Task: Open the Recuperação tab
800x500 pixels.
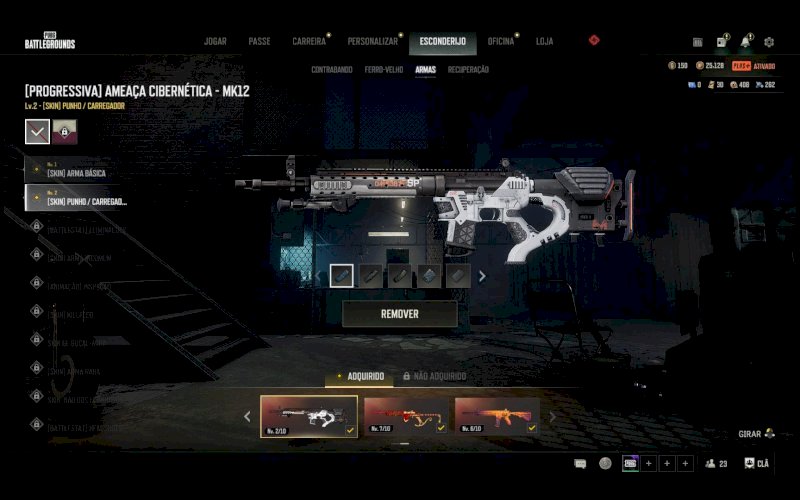Action: 468,70
